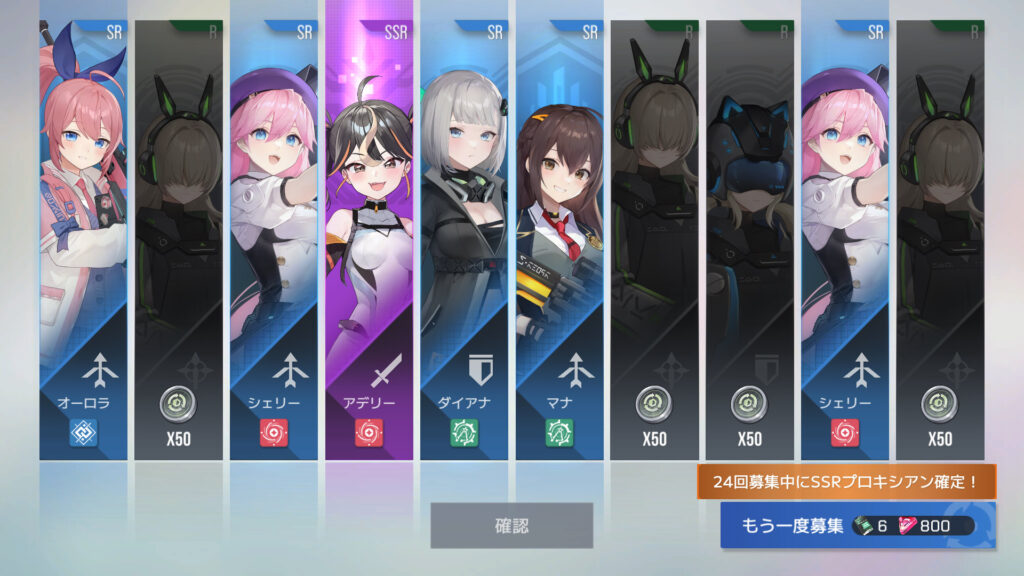Confirm results with the 確認 button
The width and height of the screenshot is (1024, 576).
[511, 525]
